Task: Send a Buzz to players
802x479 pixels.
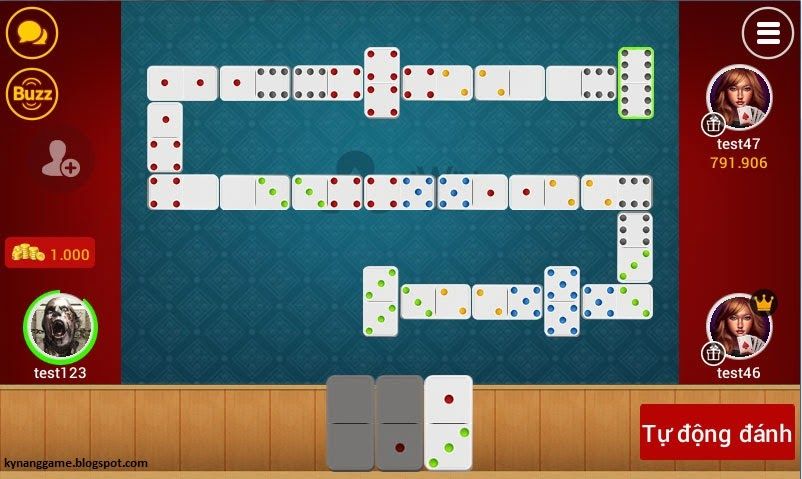Action: [31, 94]
